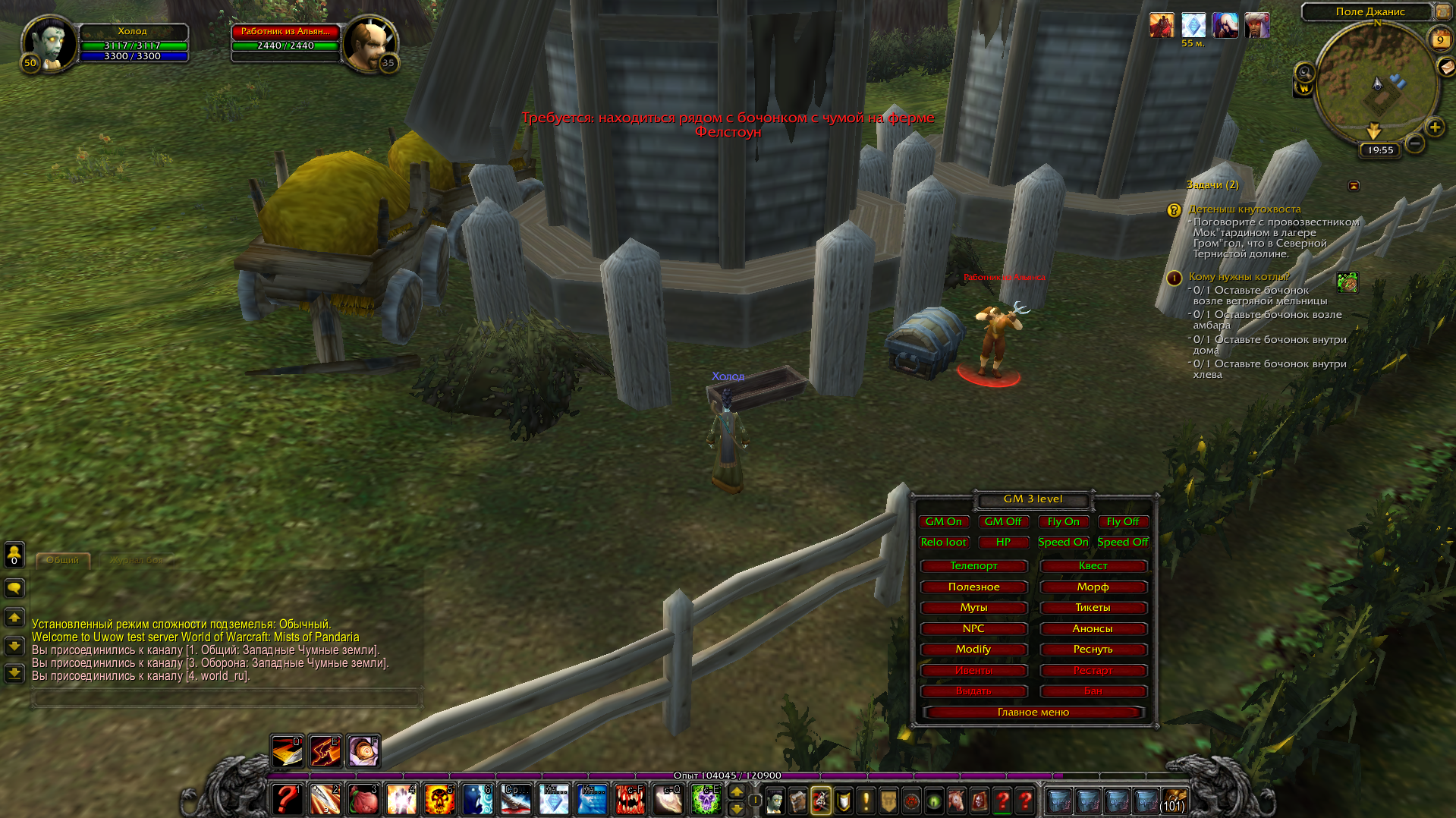The image size is (1456, 818).
Task: Click the player portrait Холод
Action: [x=49, y=43]
